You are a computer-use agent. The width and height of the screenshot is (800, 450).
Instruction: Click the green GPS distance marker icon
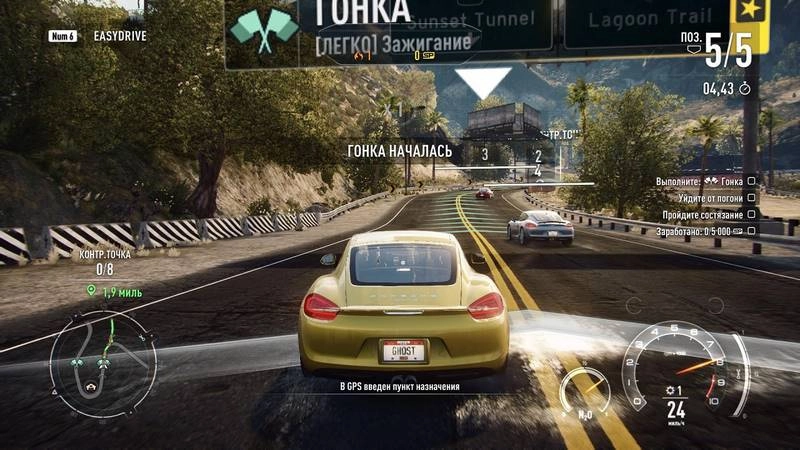92,290
